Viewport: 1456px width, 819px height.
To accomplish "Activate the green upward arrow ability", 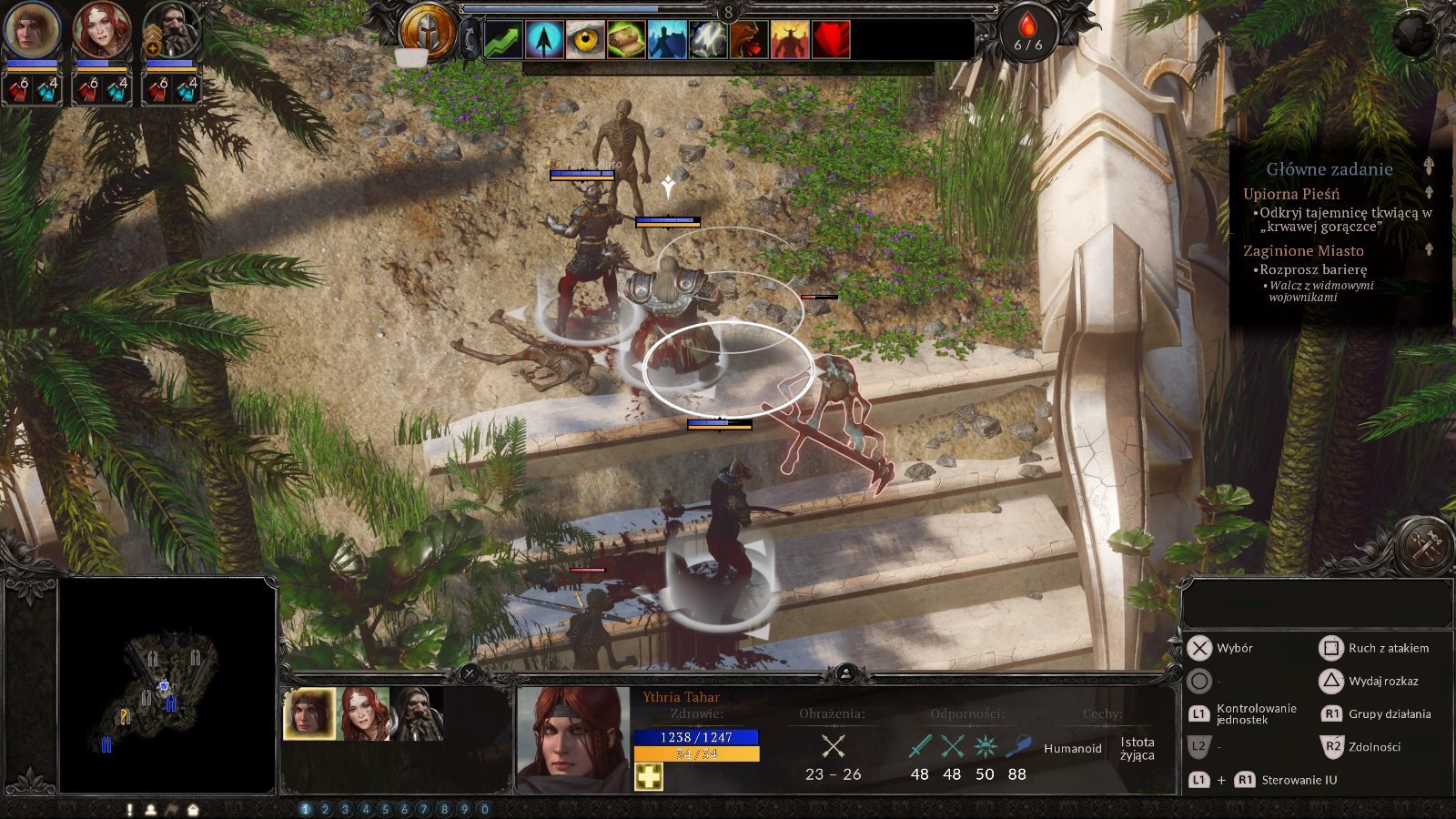I will coord(503,40).
